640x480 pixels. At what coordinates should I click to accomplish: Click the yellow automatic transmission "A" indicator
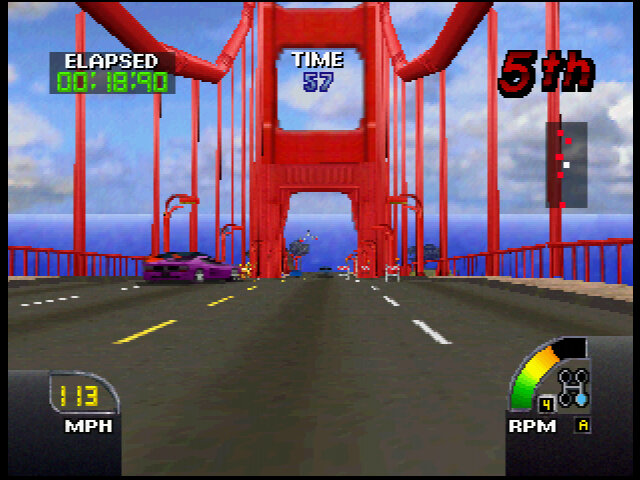[582, 425]
